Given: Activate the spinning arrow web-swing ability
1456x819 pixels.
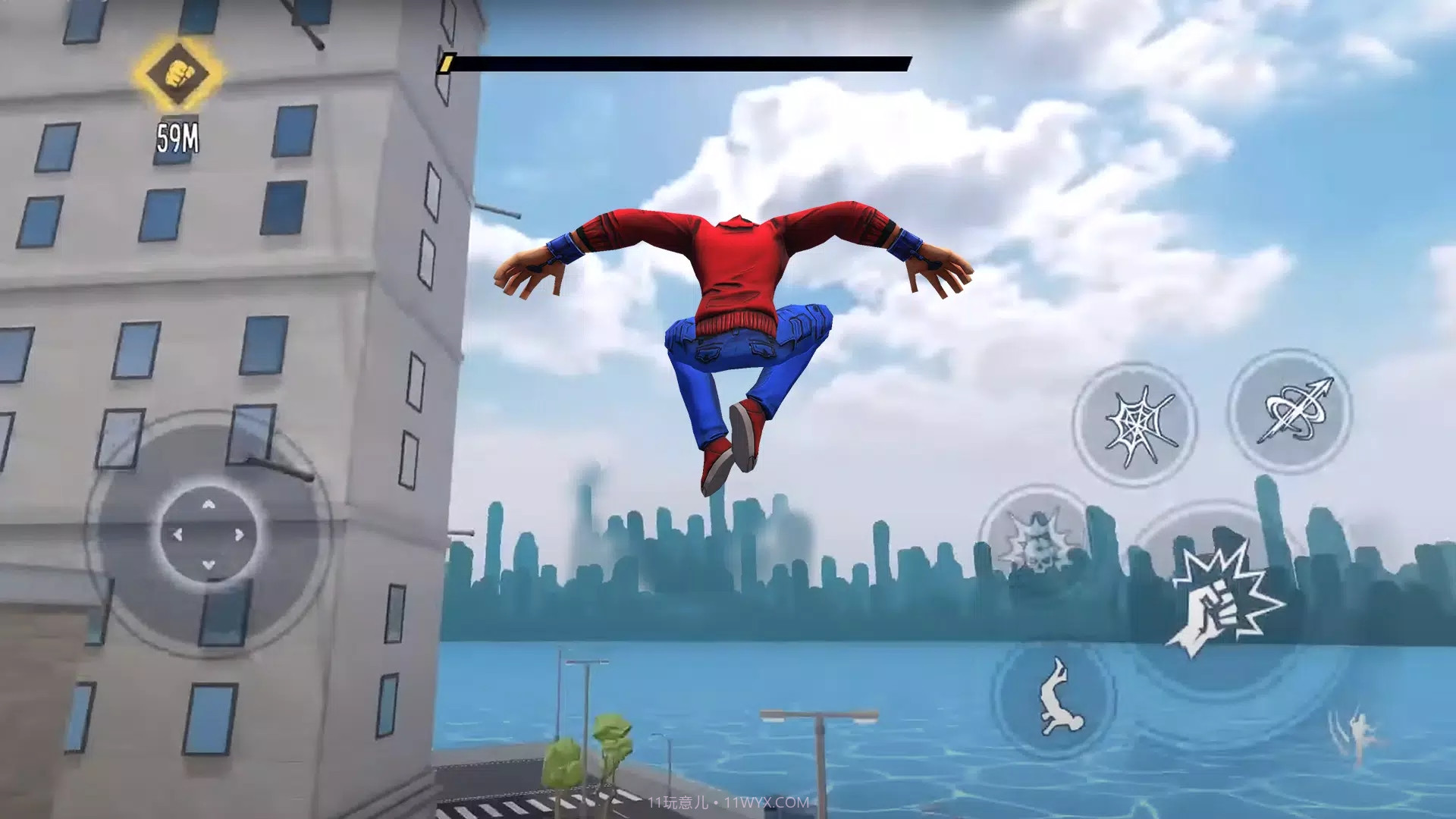Looking at the screenshot, I should pos(1289,412).
